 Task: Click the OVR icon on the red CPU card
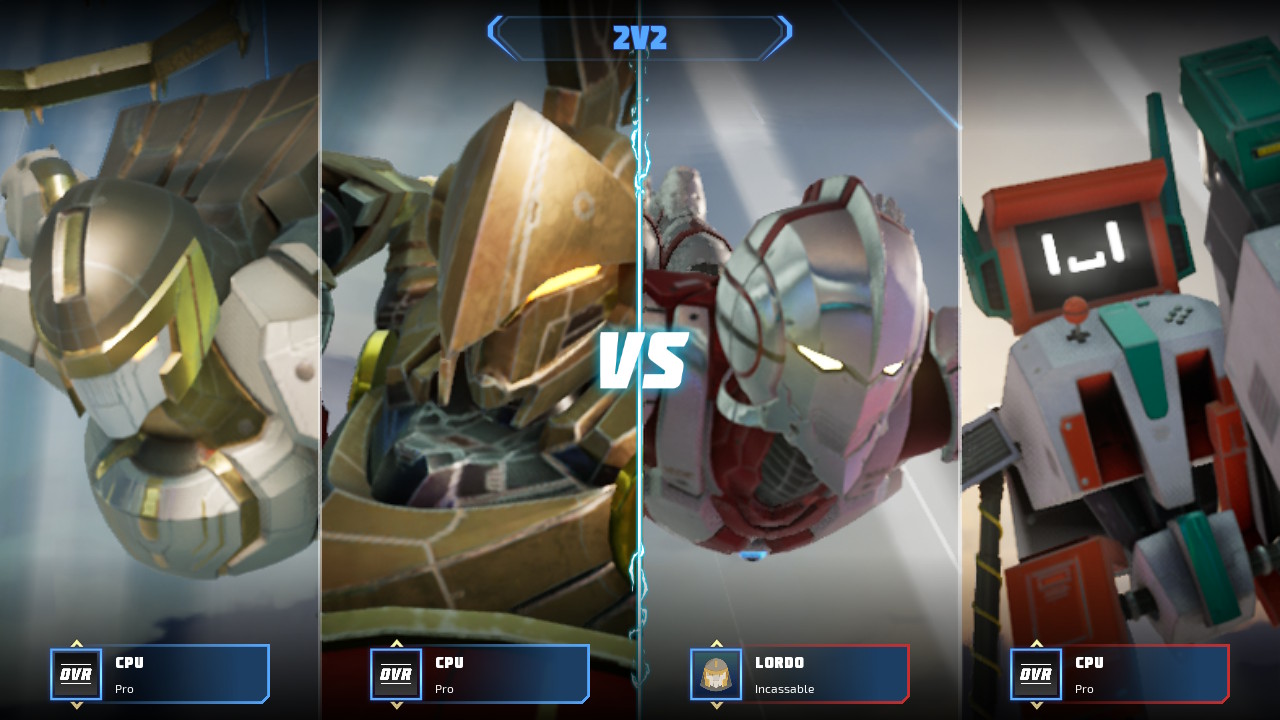[x=1036, y=674]
